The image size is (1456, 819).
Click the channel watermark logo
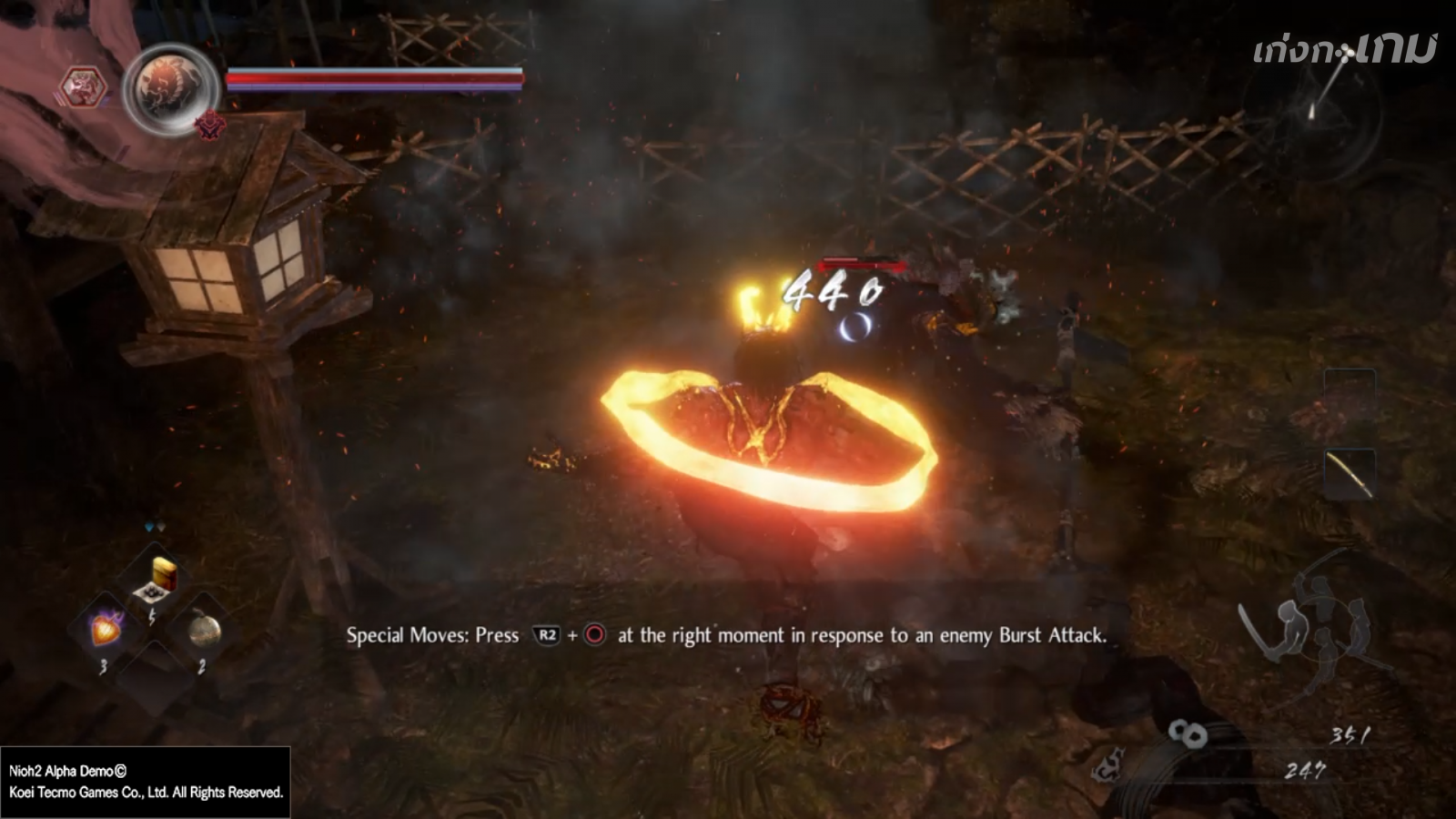[x=1344, y=49]
